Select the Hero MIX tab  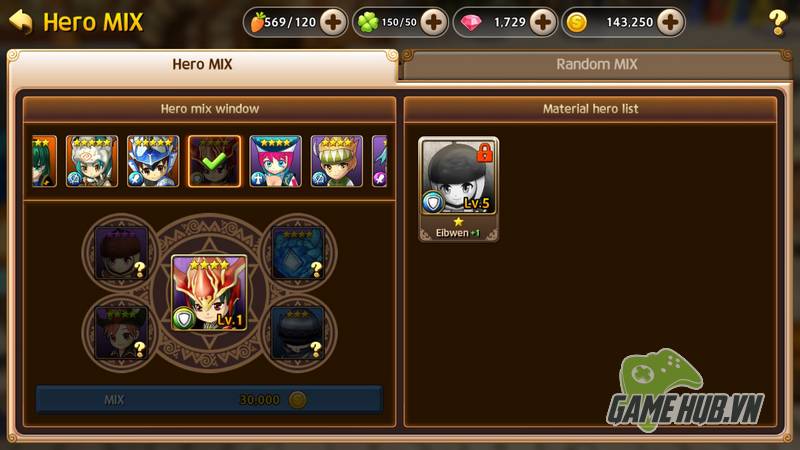click(203, 65)
